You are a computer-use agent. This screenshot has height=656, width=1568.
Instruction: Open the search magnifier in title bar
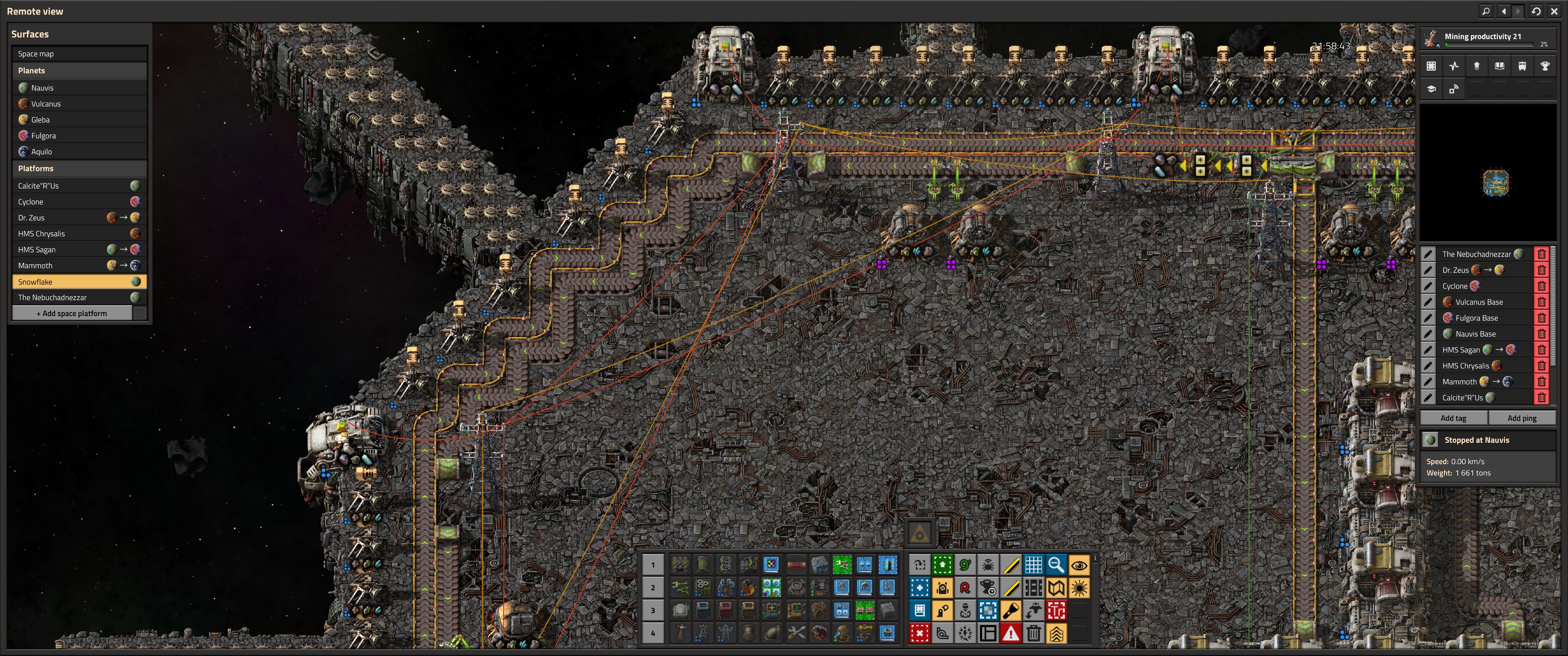coord(1486,11)
